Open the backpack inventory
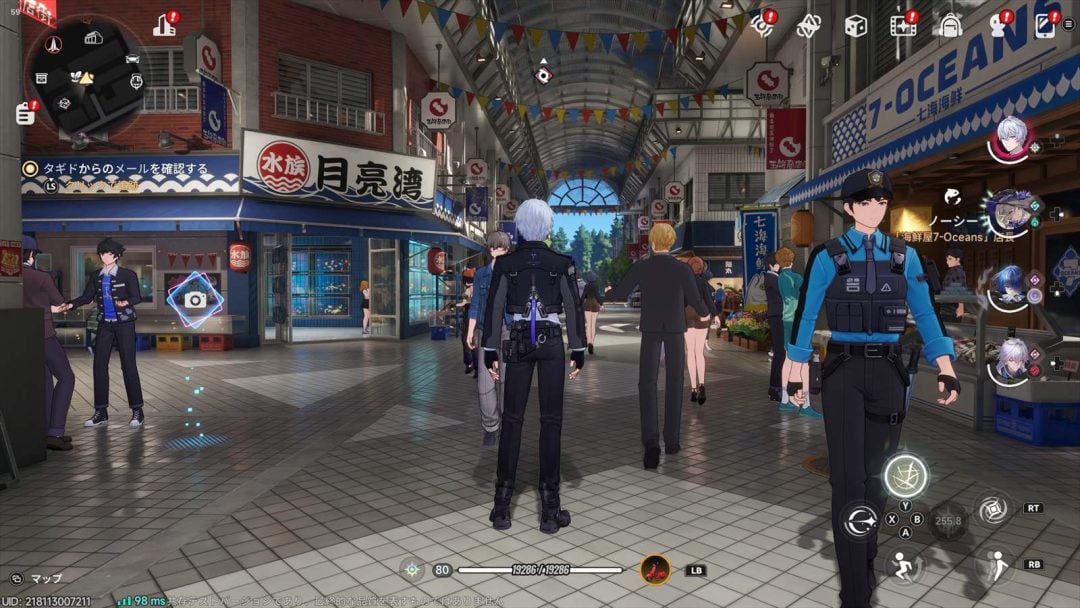This screenshot has height=608, width=1080. (x=947, y=26)
